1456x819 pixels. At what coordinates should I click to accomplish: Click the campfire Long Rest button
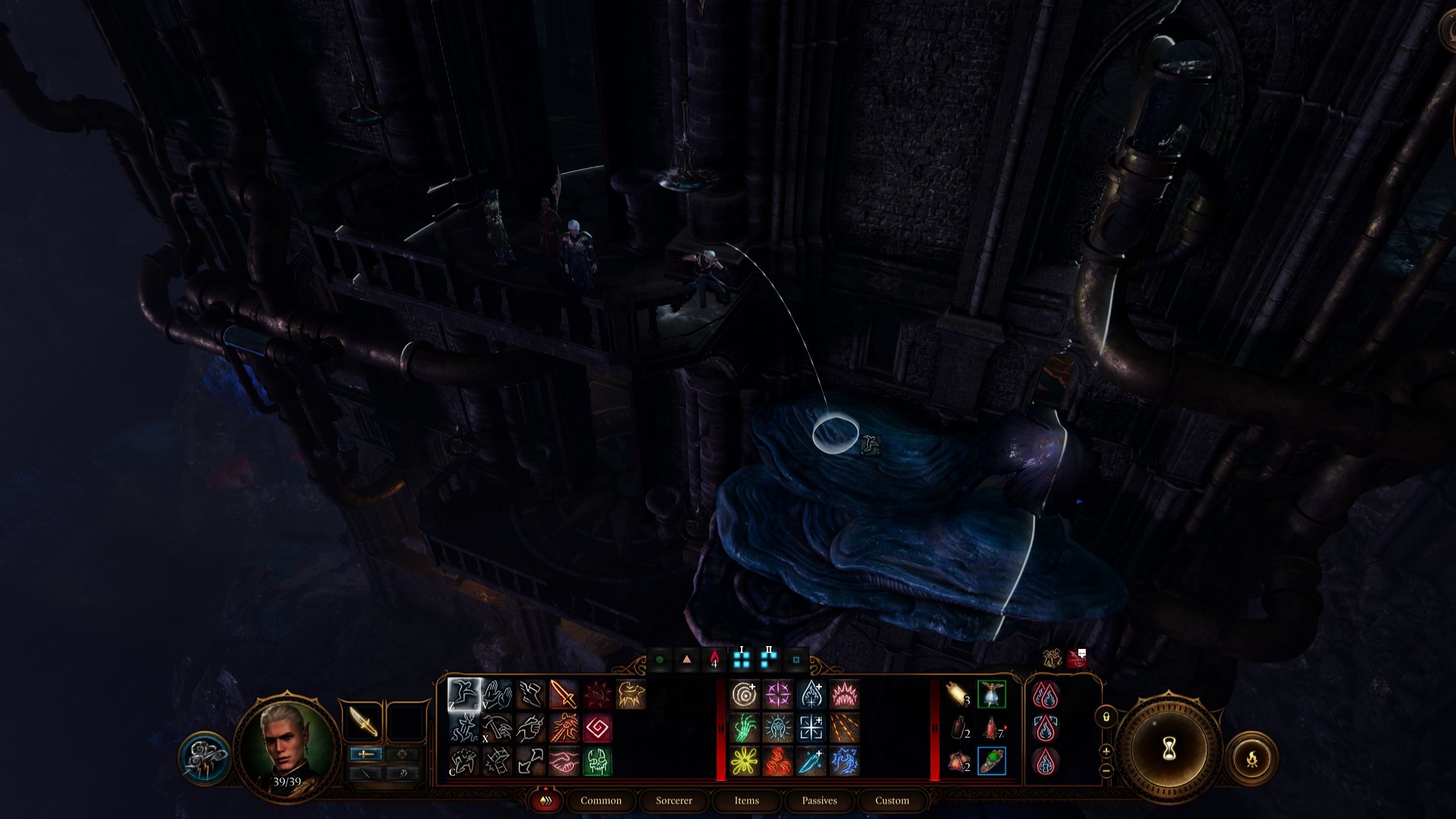tap(1252, 759)
